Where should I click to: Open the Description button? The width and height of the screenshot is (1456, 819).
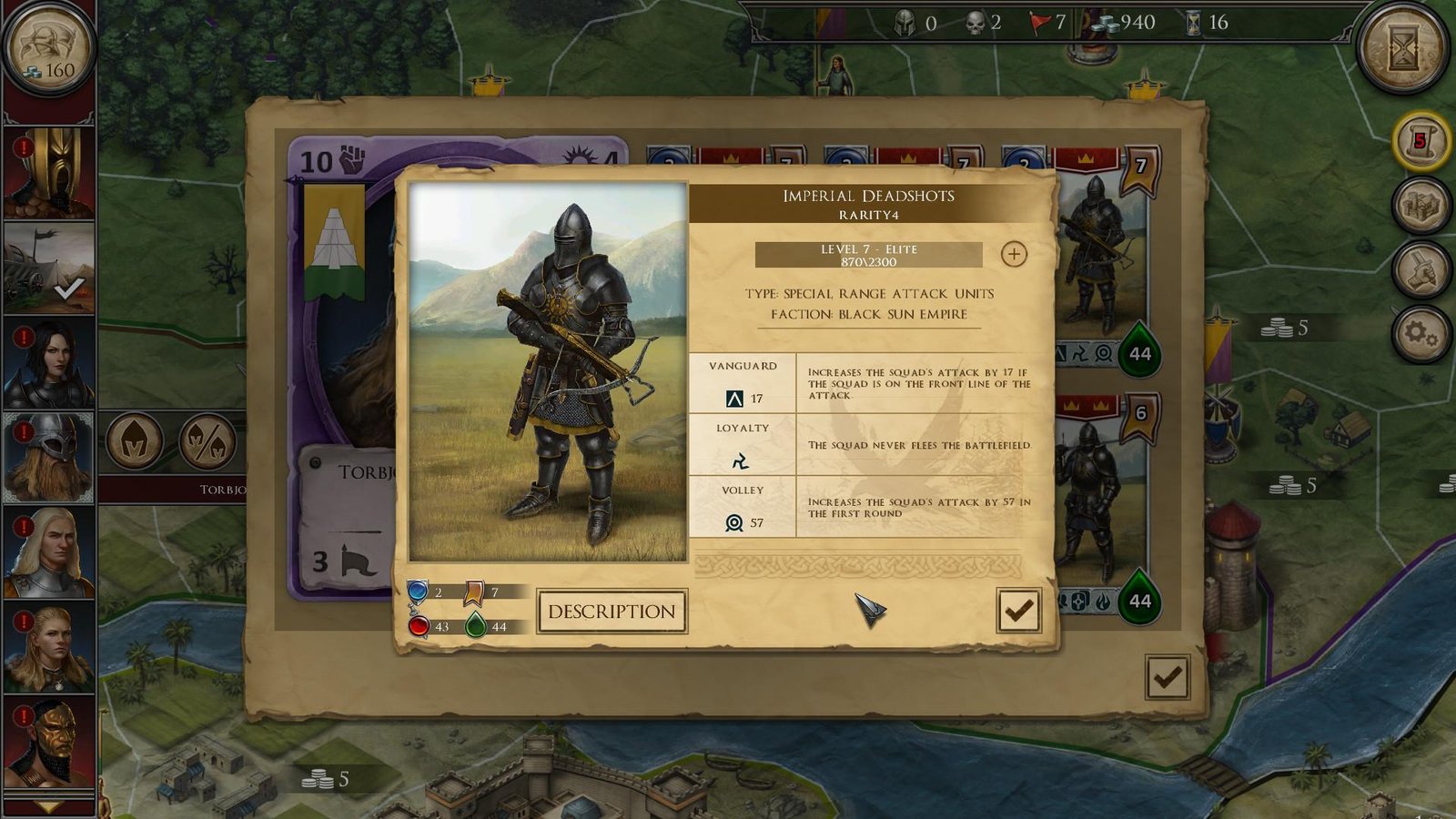point(611,611)
